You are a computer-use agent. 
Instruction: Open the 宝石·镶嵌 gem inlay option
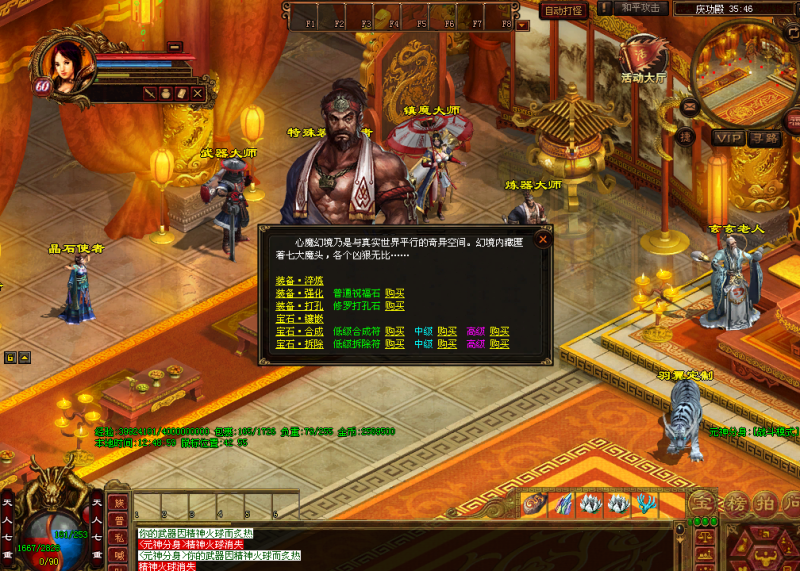coord(298,319)
